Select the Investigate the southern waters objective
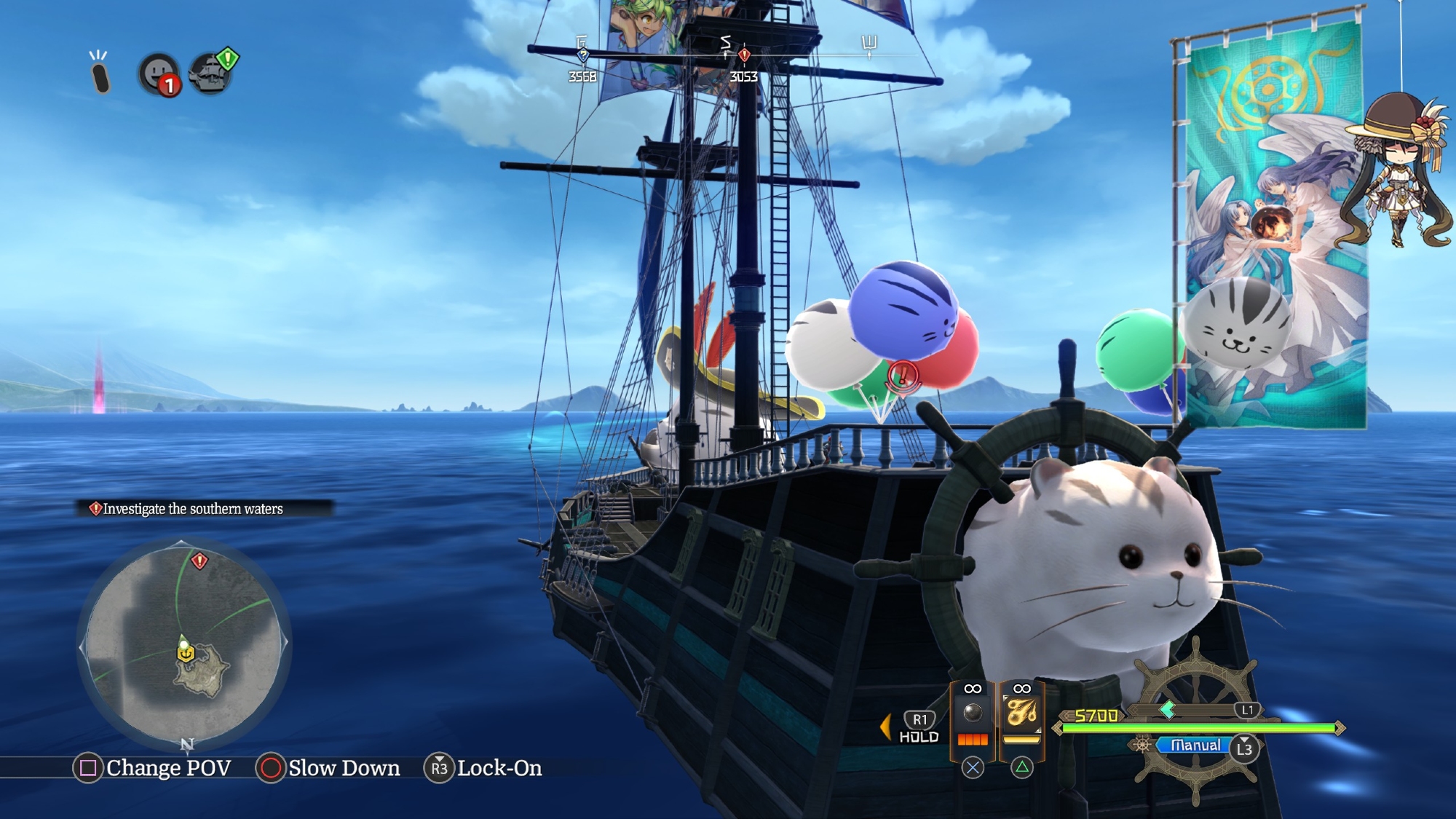 193,509
